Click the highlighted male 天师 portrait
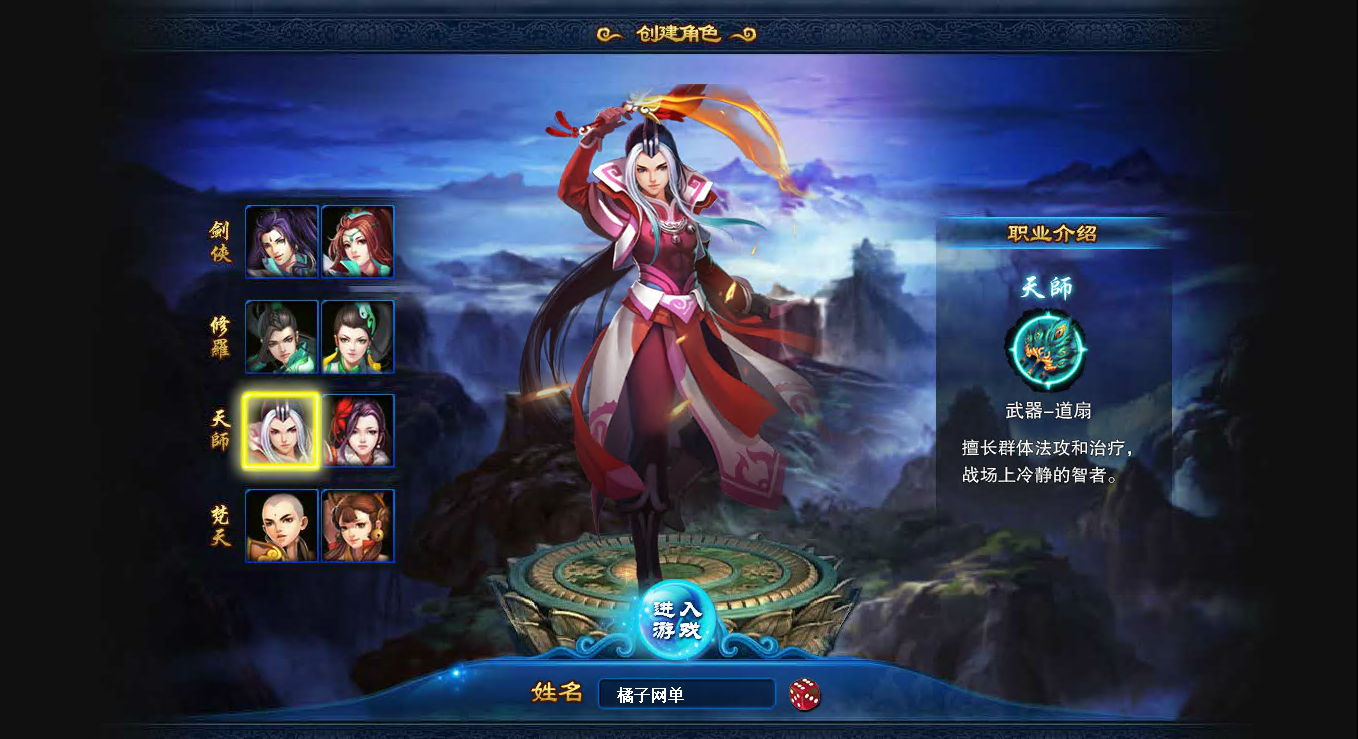1358x739 pixels. (281, 429)
